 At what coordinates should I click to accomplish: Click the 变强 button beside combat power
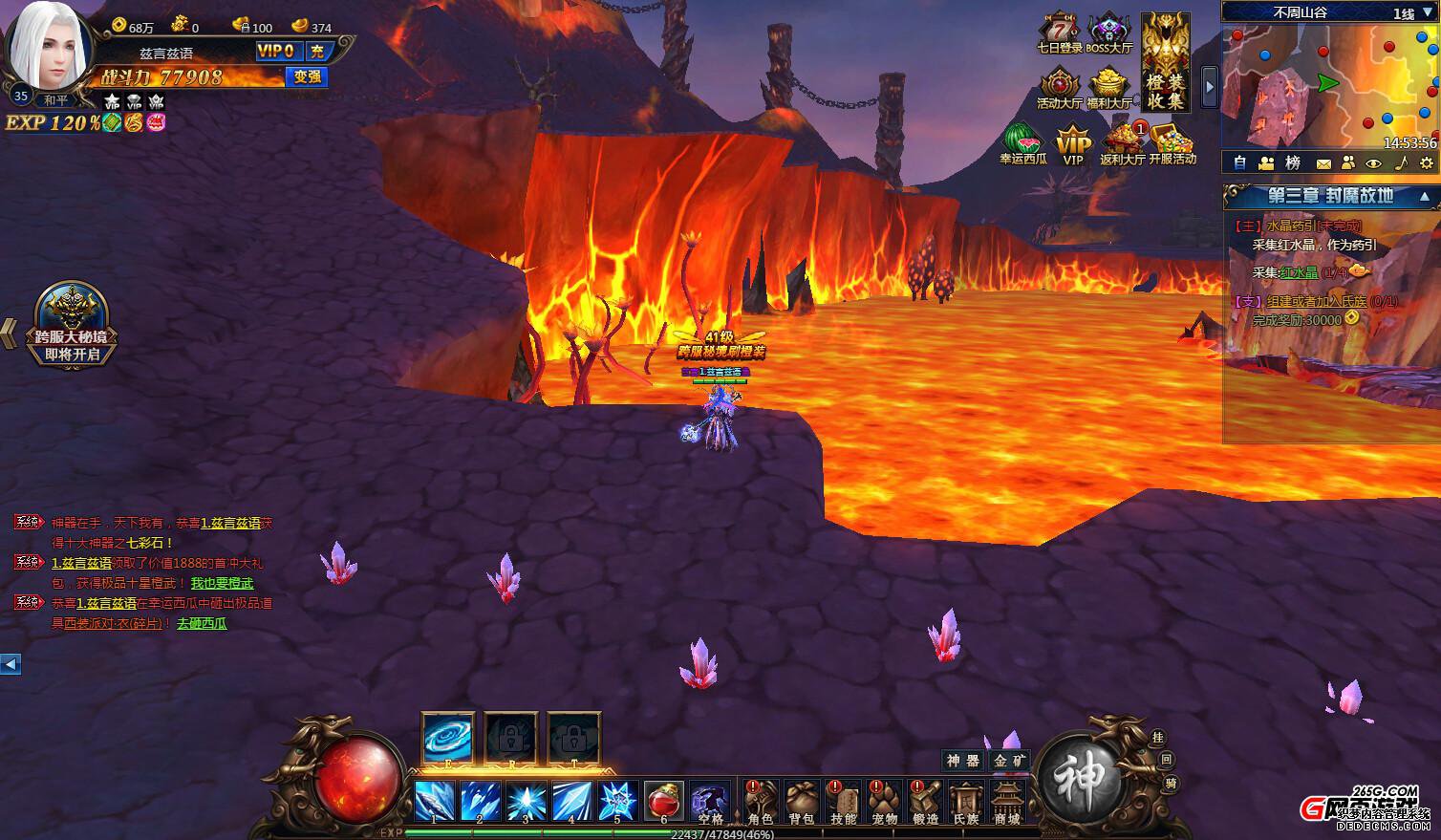[307, 76]
